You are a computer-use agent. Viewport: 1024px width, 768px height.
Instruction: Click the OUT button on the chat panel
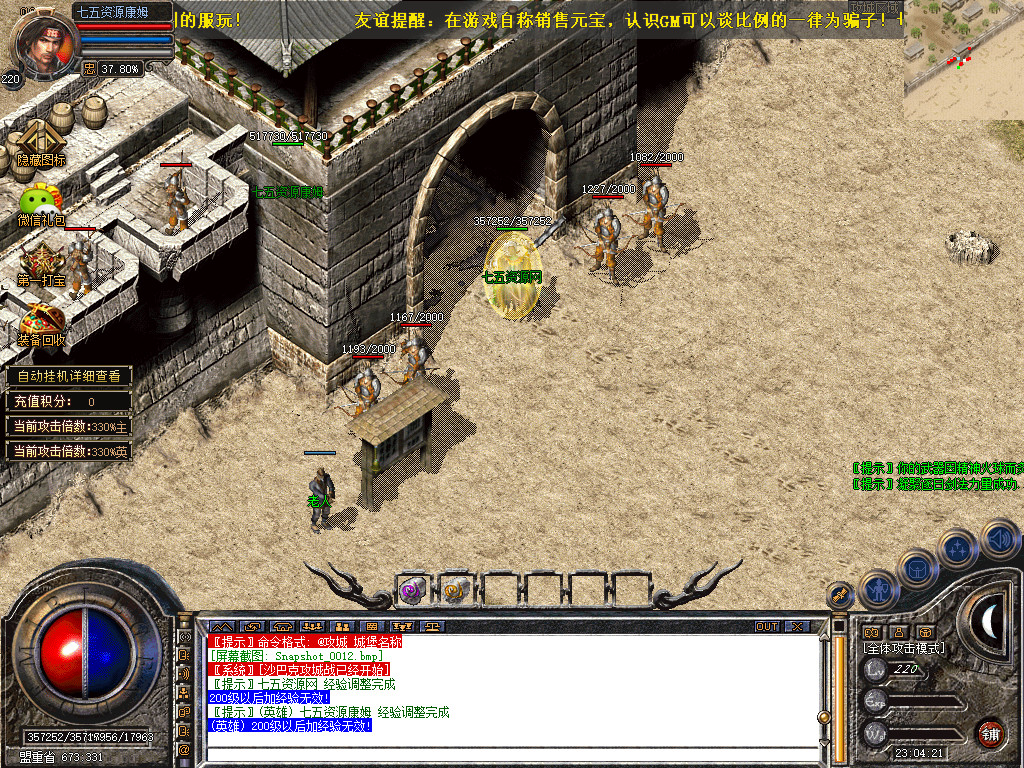point(767,627)
